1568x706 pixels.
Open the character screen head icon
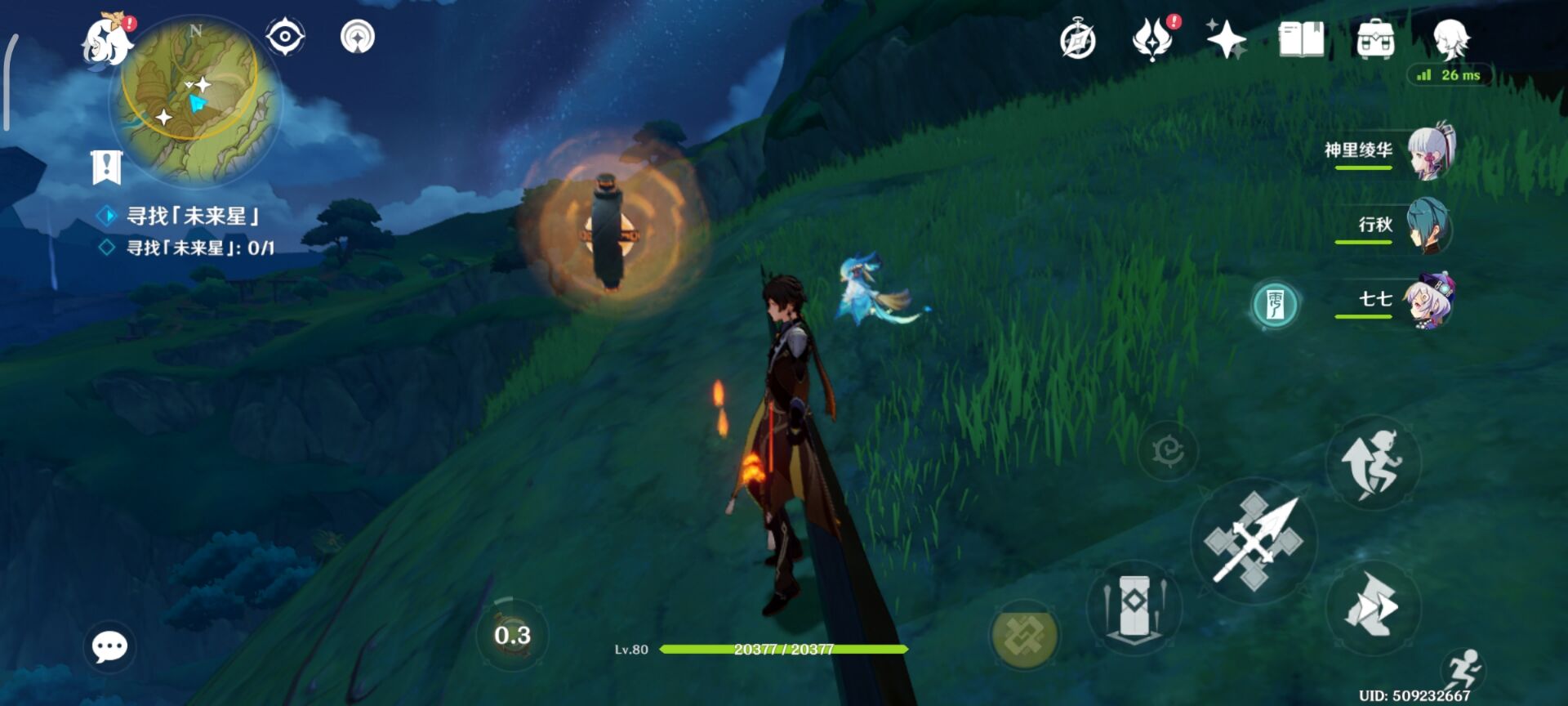pyautogui.click(x=1451, y=39)
